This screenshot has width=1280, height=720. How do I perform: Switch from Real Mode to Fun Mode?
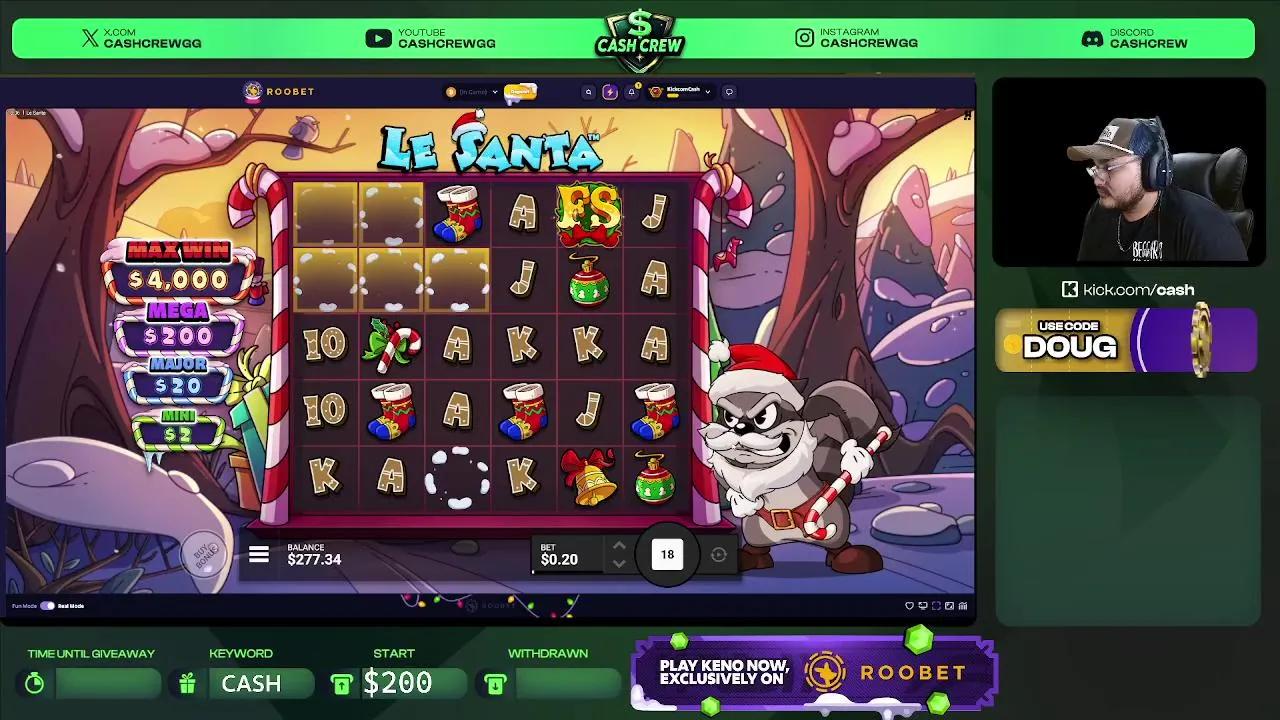click(x=45, y=606)
